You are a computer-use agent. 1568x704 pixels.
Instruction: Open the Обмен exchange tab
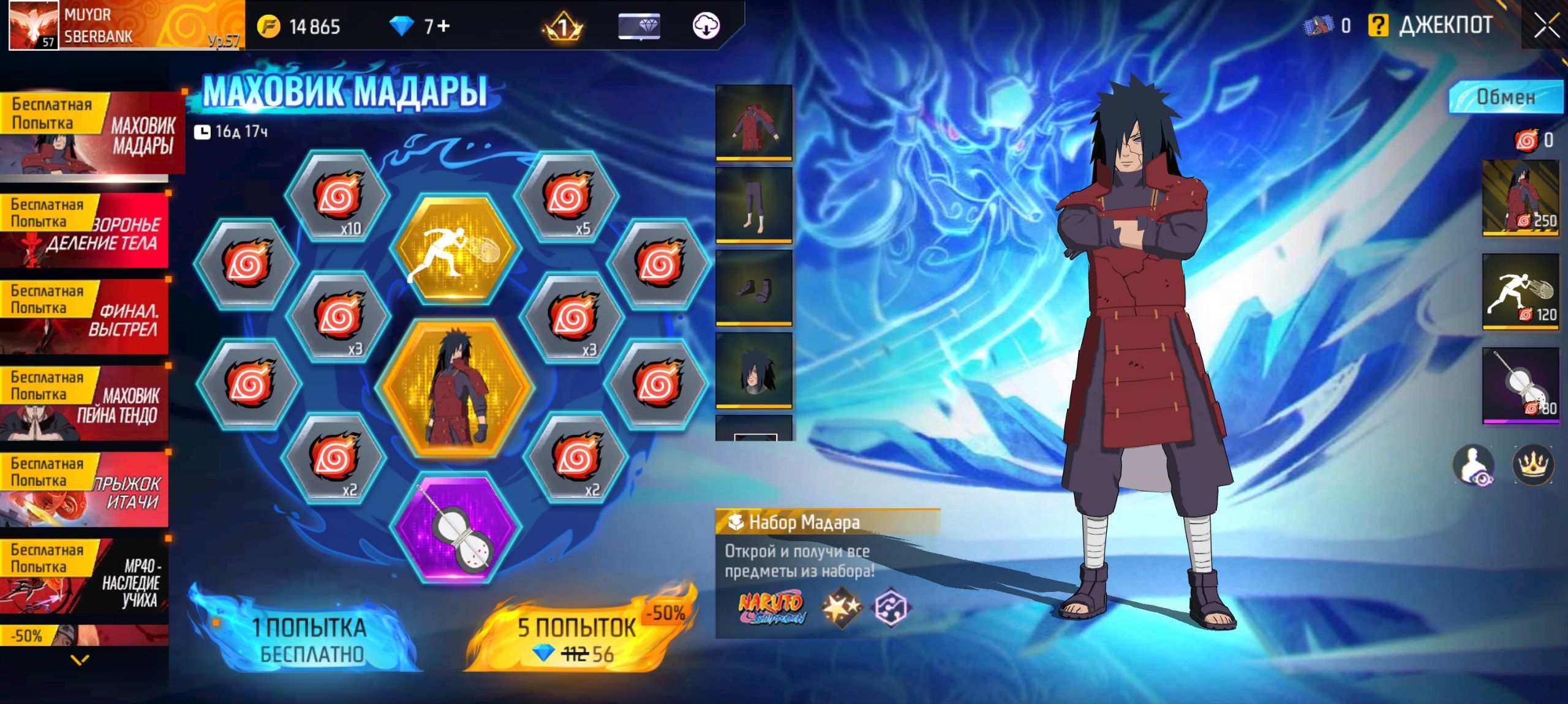(1505, 97)
